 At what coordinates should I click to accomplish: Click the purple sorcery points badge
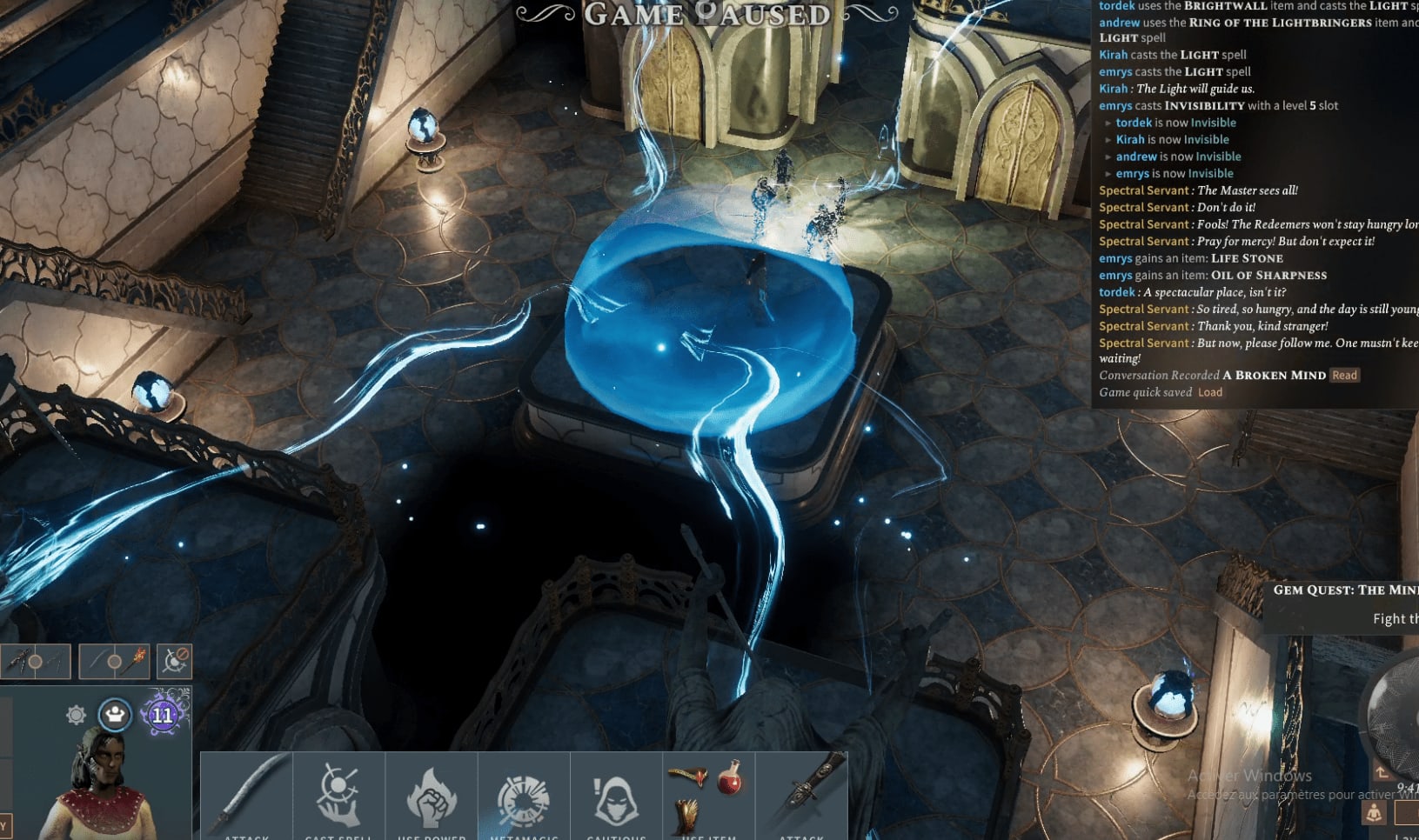tap(163, 716)
